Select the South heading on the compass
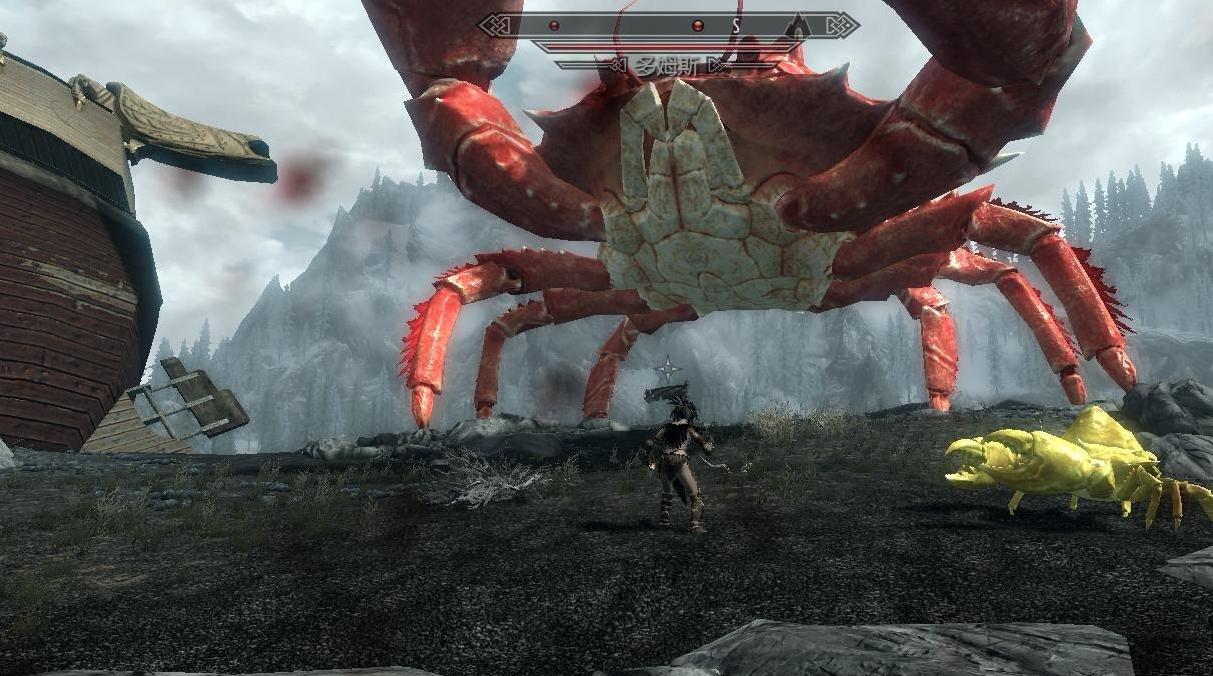1213x676 pixels. coord(737,25)
